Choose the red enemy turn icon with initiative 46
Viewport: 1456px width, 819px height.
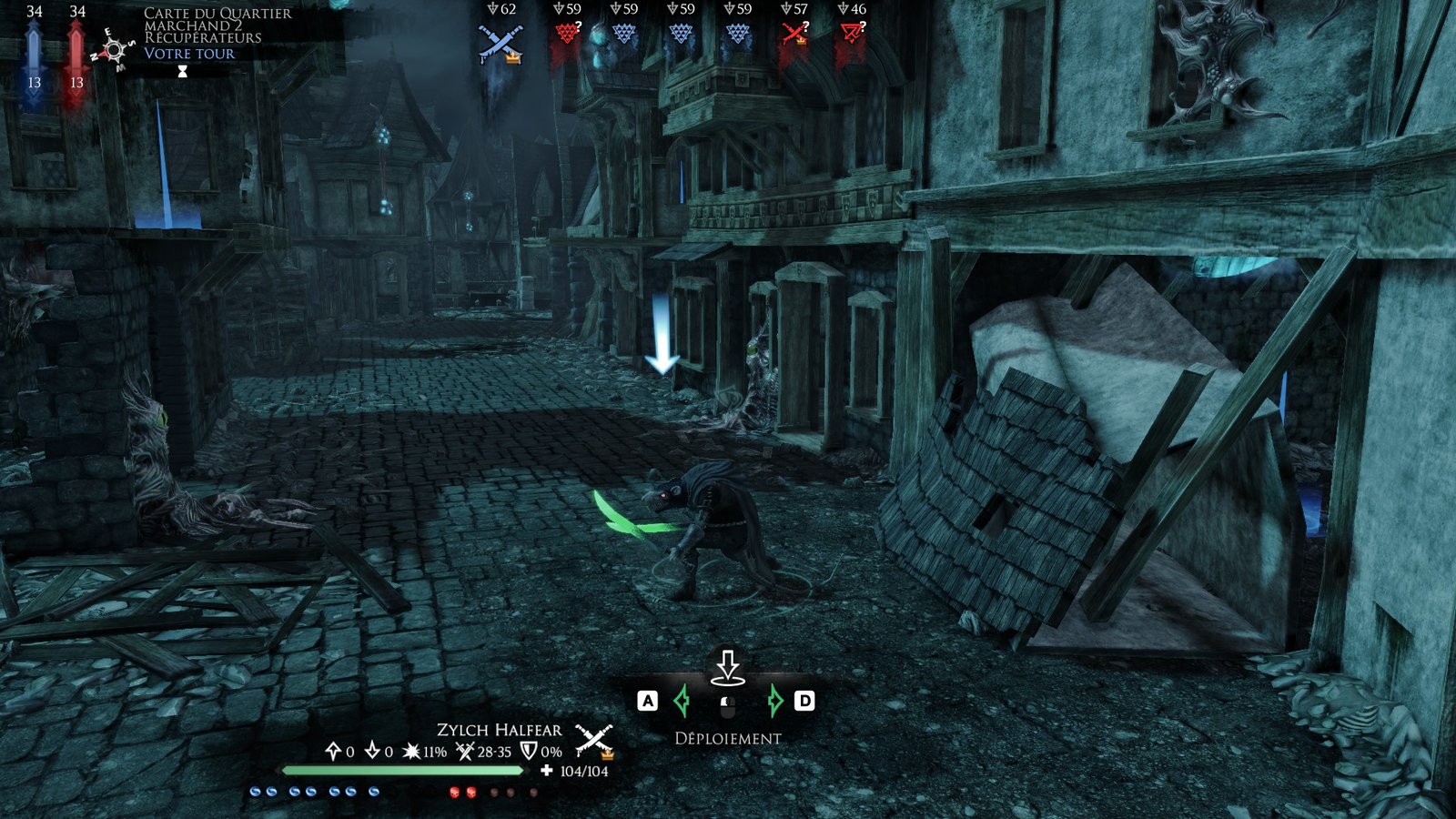tap(853, 35)
